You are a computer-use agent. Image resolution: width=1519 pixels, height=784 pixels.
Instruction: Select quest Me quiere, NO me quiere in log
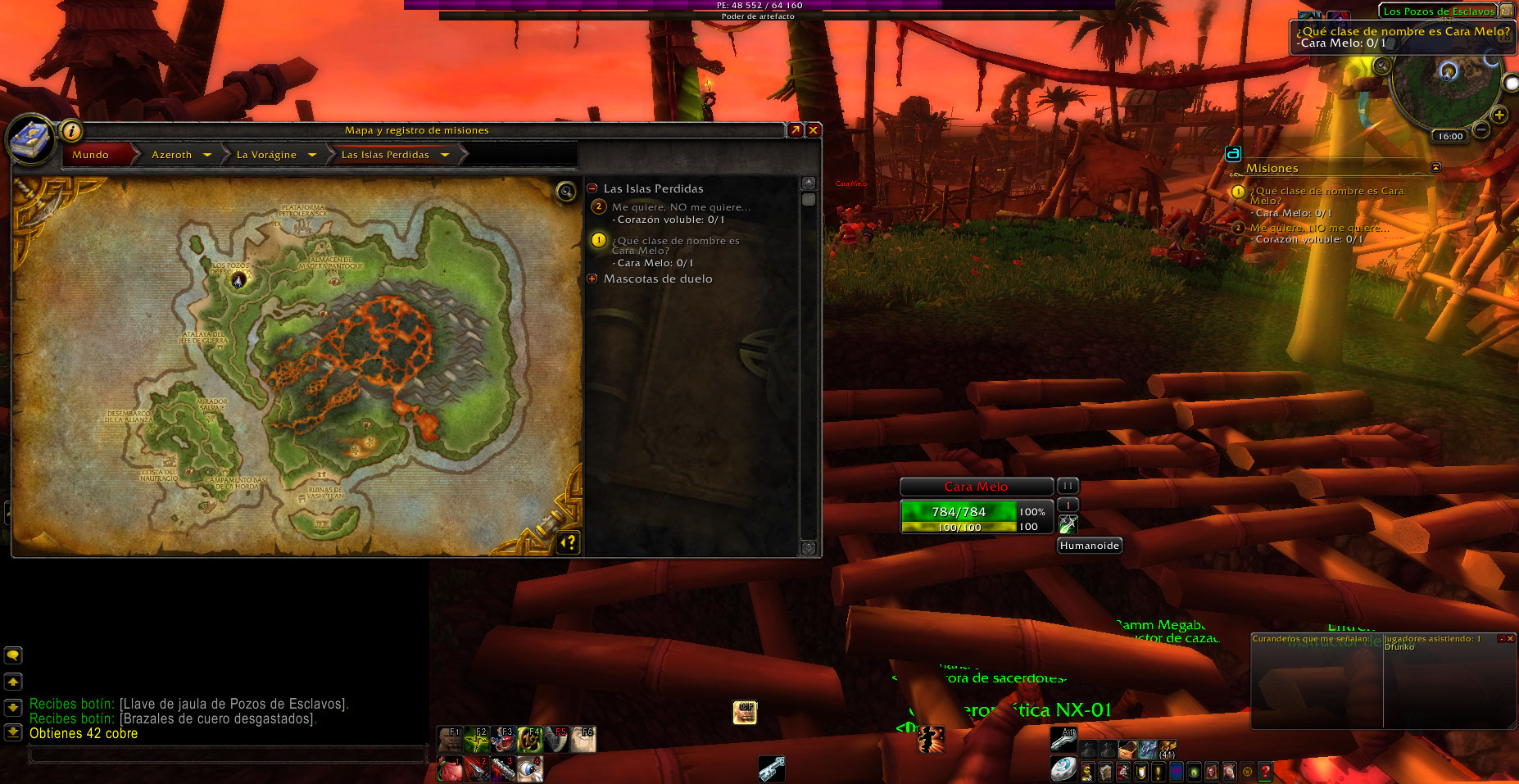680,207
